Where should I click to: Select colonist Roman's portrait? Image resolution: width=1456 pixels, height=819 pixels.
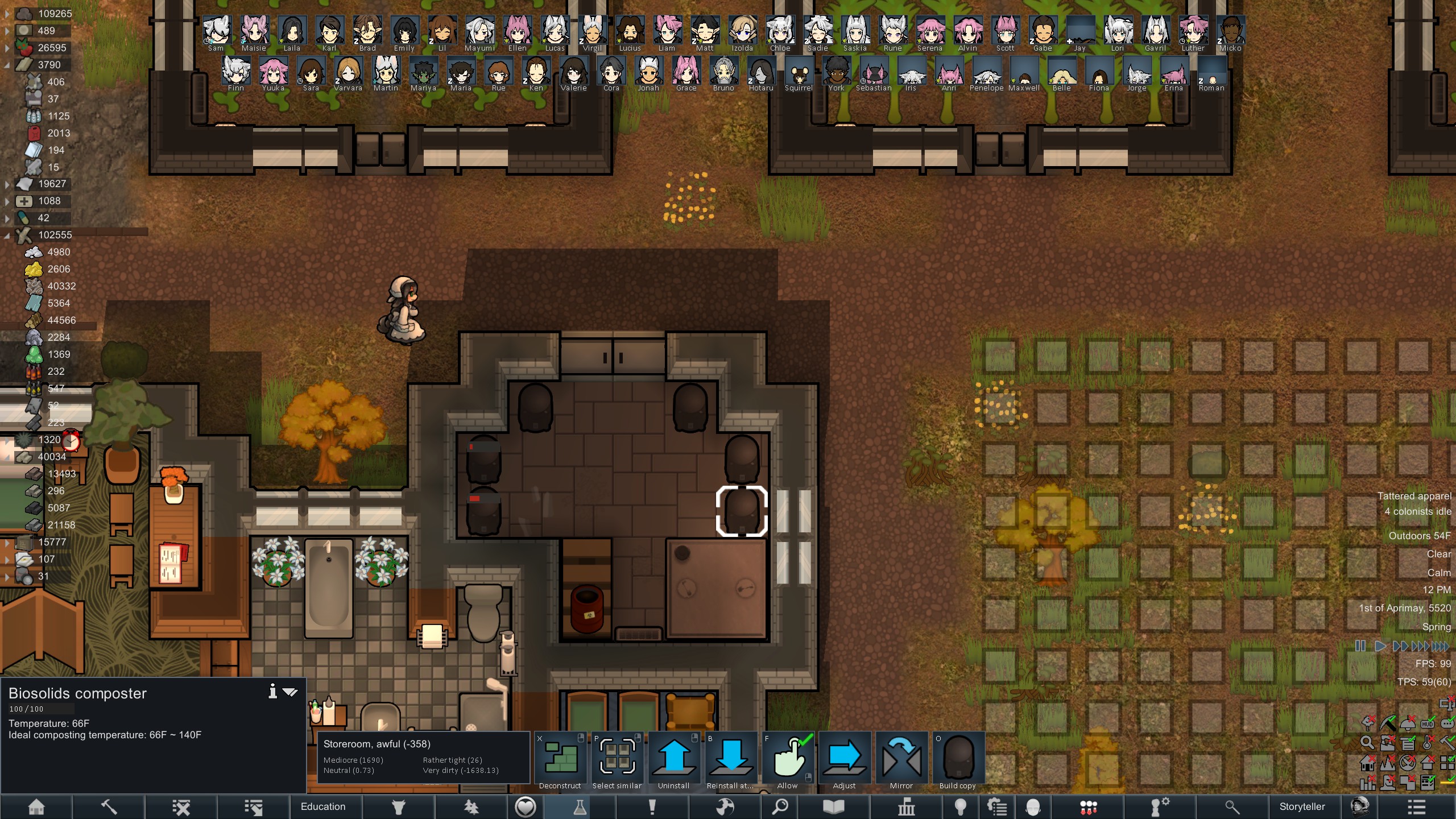1211,73
